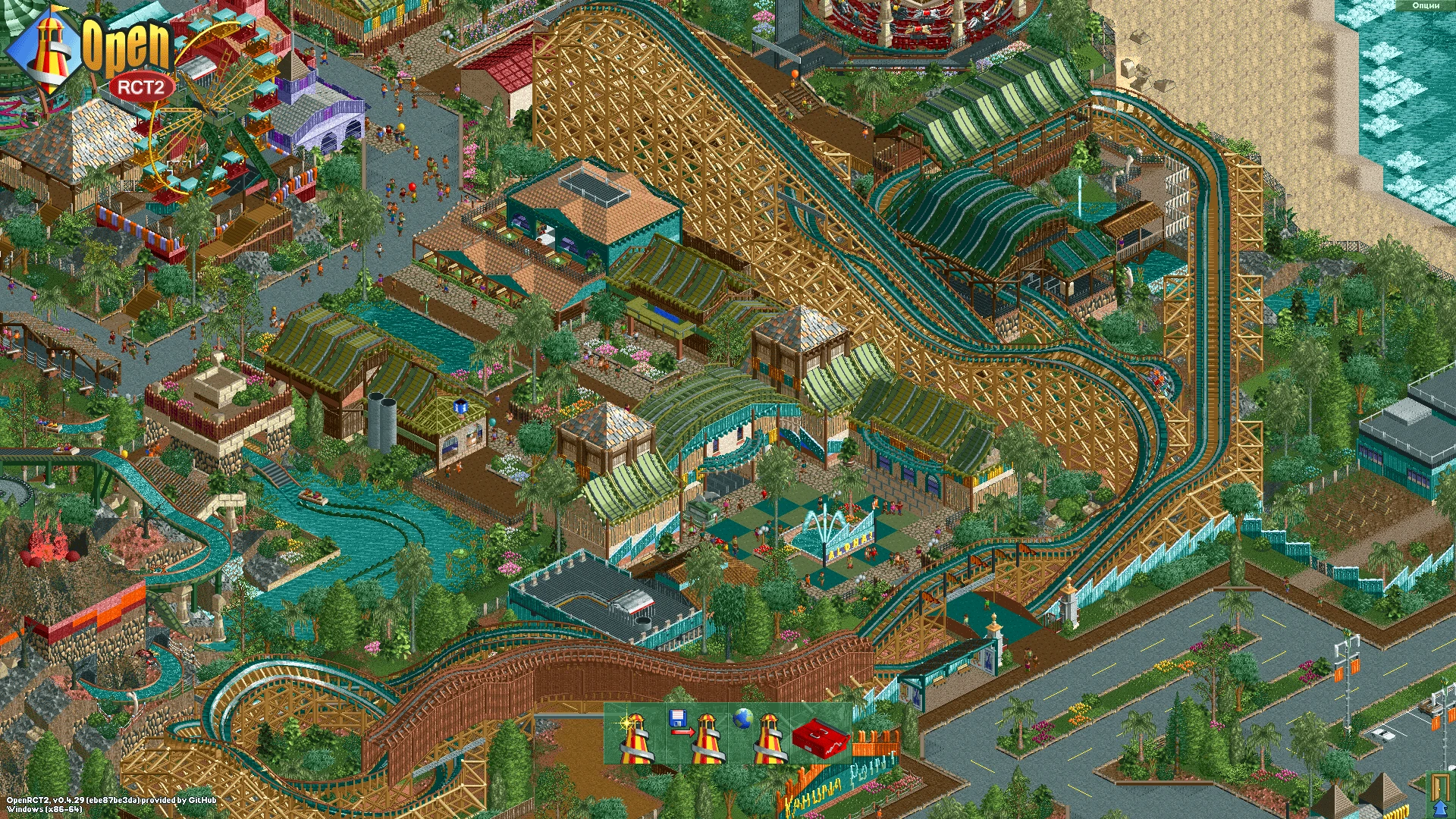Click the blue upward arrow on the exit button
The image size is (1456, 819).
[x=1440, y=808]
